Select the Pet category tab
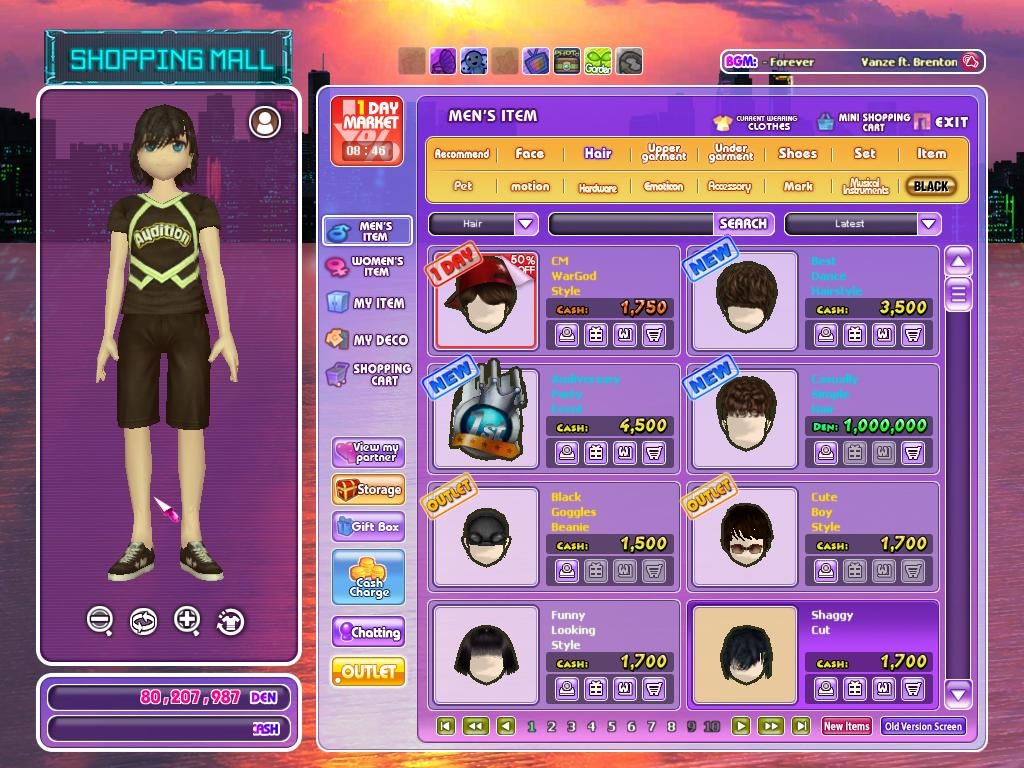This screenshot has height=768, width=1024. (x=462, y=186)
